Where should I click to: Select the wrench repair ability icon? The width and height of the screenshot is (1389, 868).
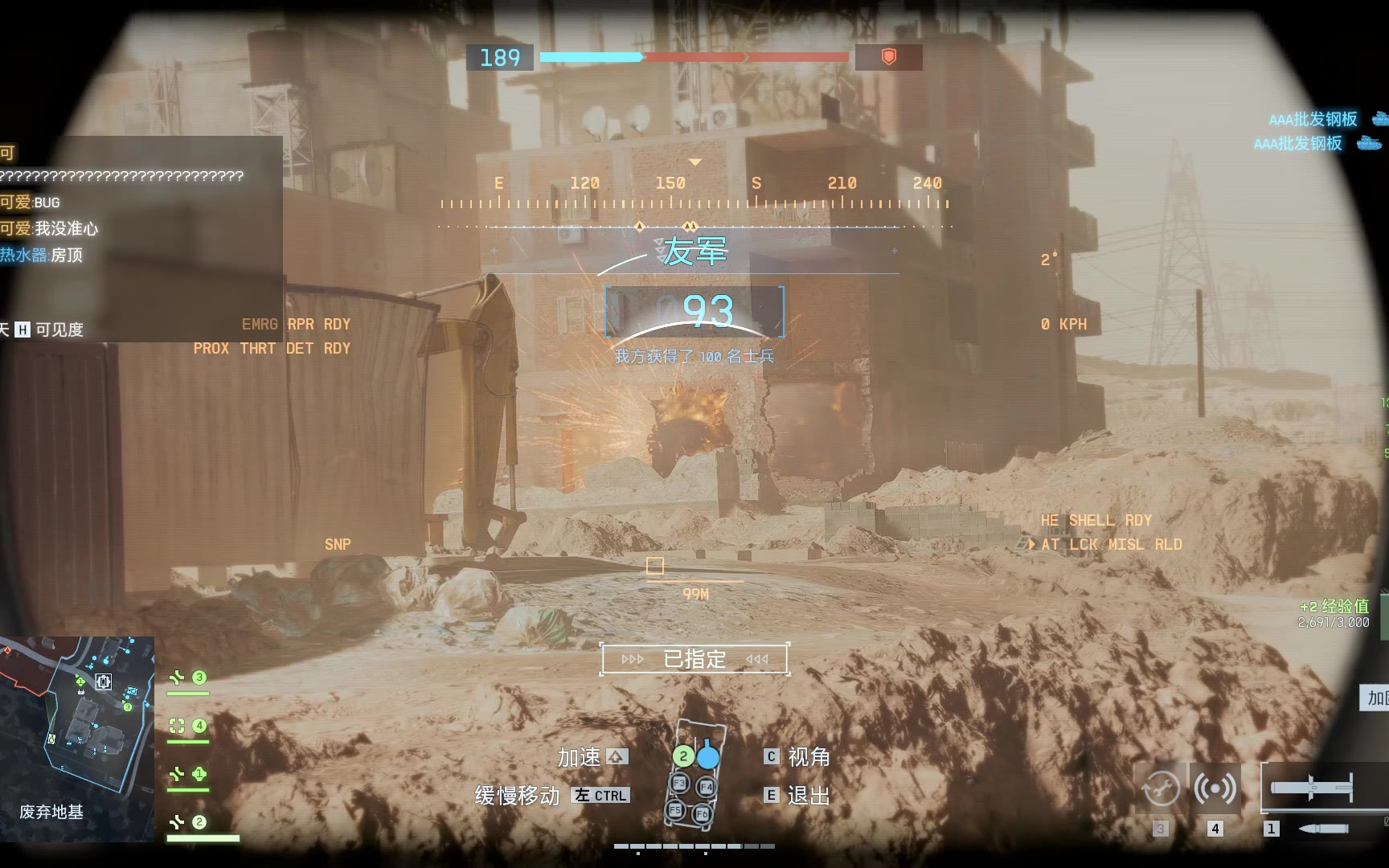coord(1161,788)
